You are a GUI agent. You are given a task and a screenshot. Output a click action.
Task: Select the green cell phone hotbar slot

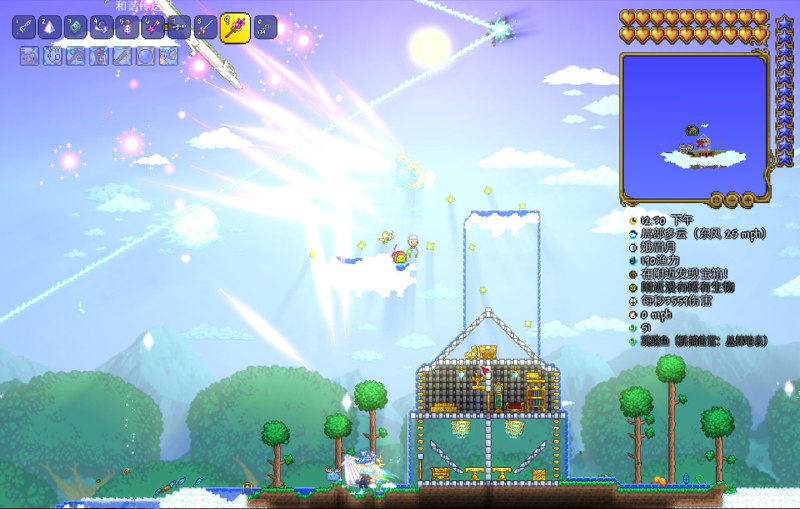tap(76, 27)
